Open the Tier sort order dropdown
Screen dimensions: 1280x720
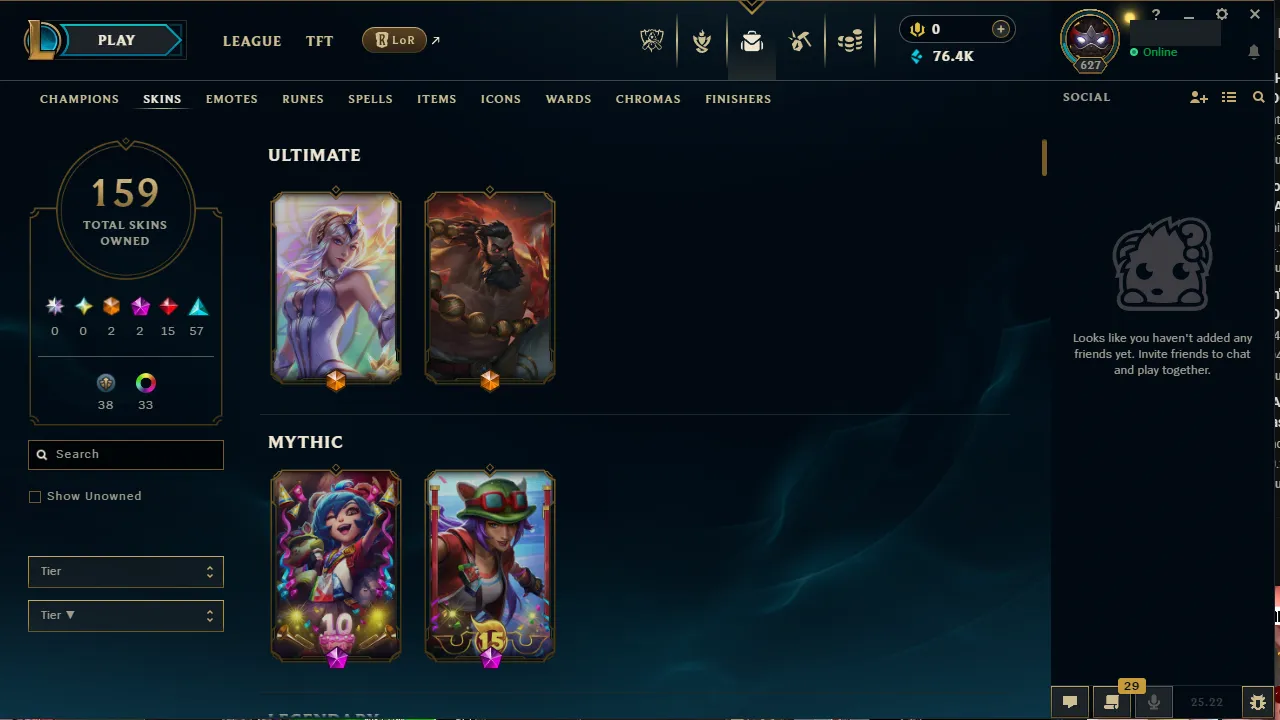125,615
